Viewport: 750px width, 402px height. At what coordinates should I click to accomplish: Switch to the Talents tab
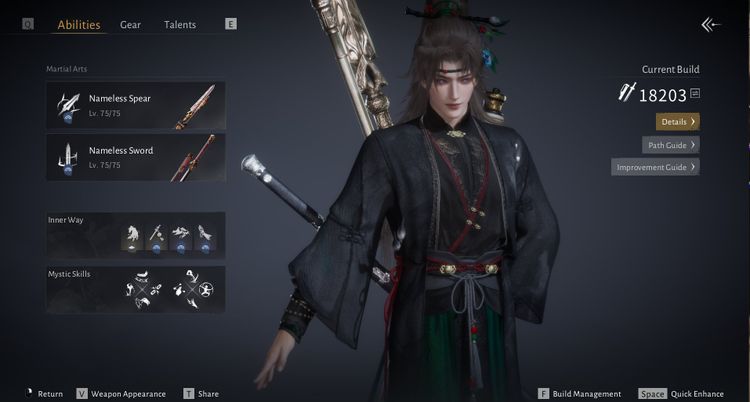(x=180, y=25)
